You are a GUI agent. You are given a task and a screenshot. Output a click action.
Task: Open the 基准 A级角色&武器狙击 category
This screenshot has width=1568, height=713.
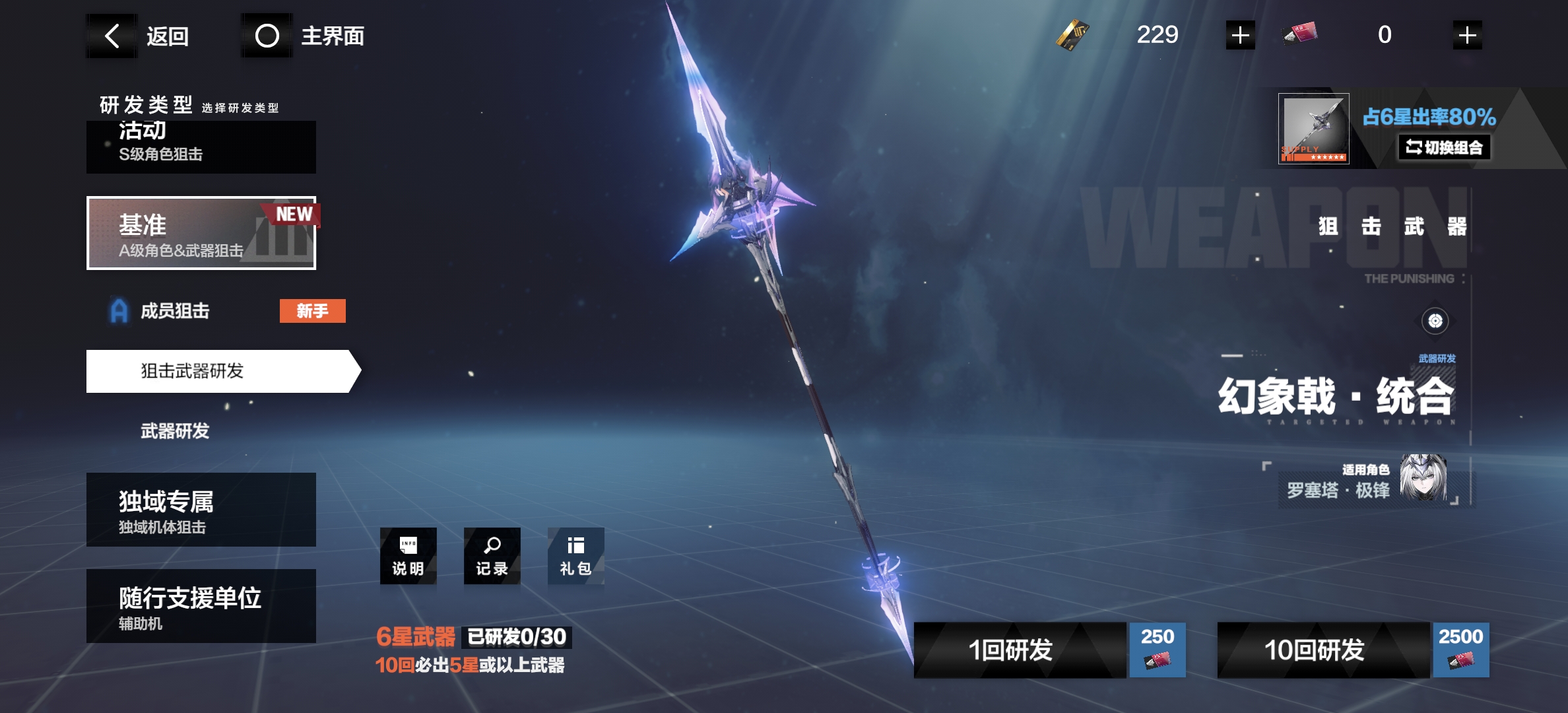201,233
